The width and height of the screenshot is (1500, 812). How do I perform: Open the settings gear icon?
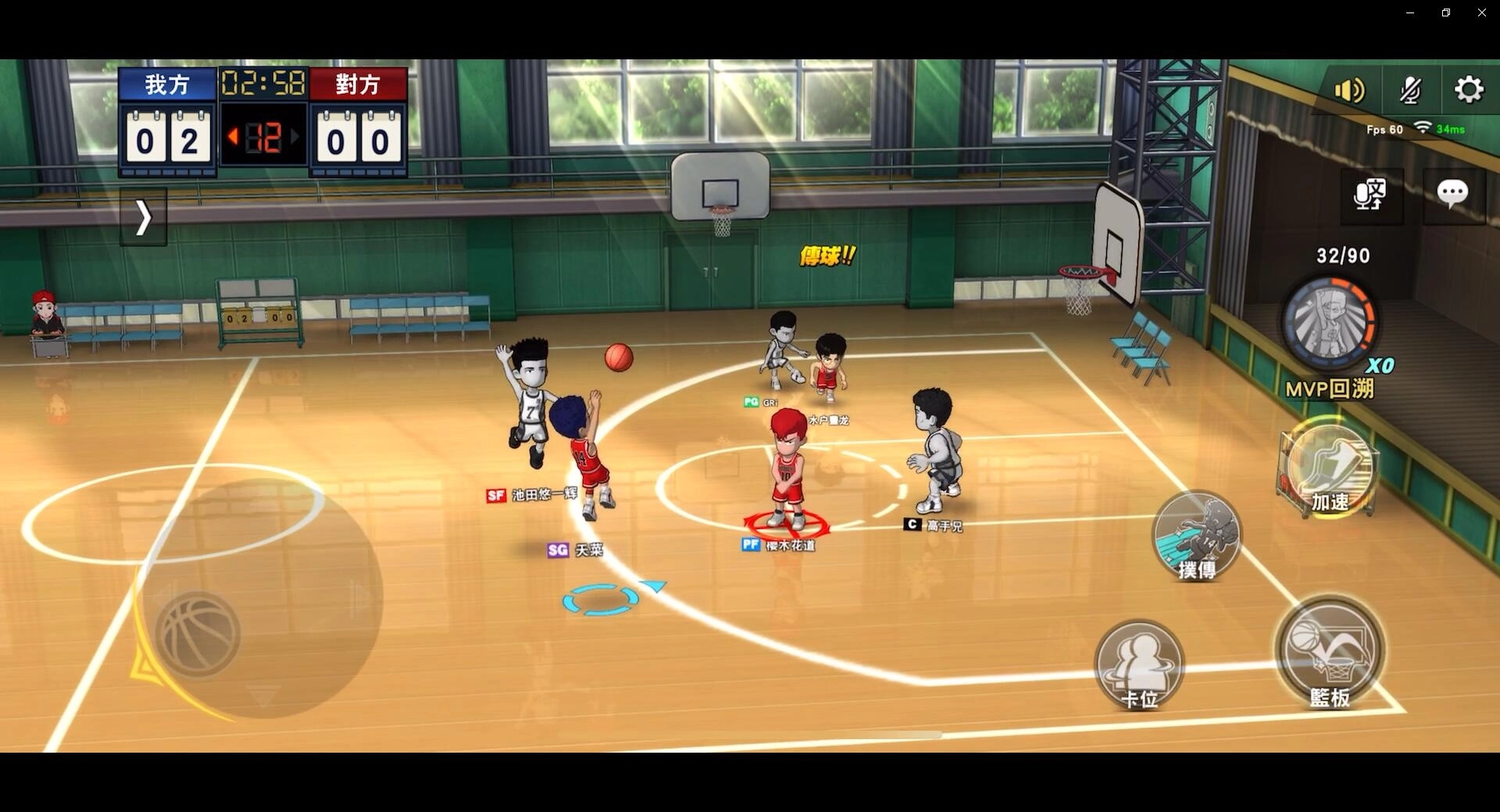(x=1469, y=89)
